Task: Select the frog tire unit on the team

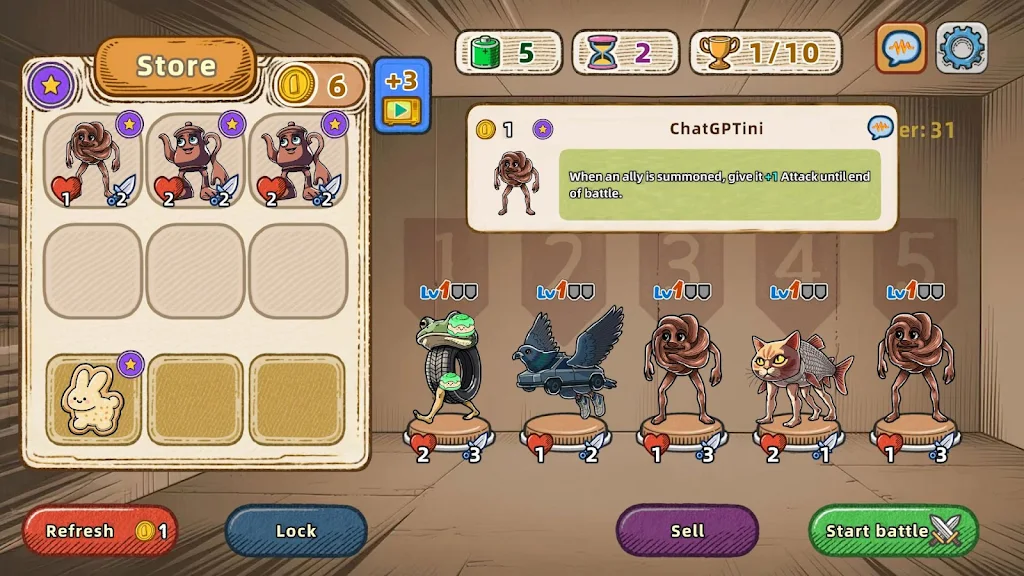Action: (447, 366)
